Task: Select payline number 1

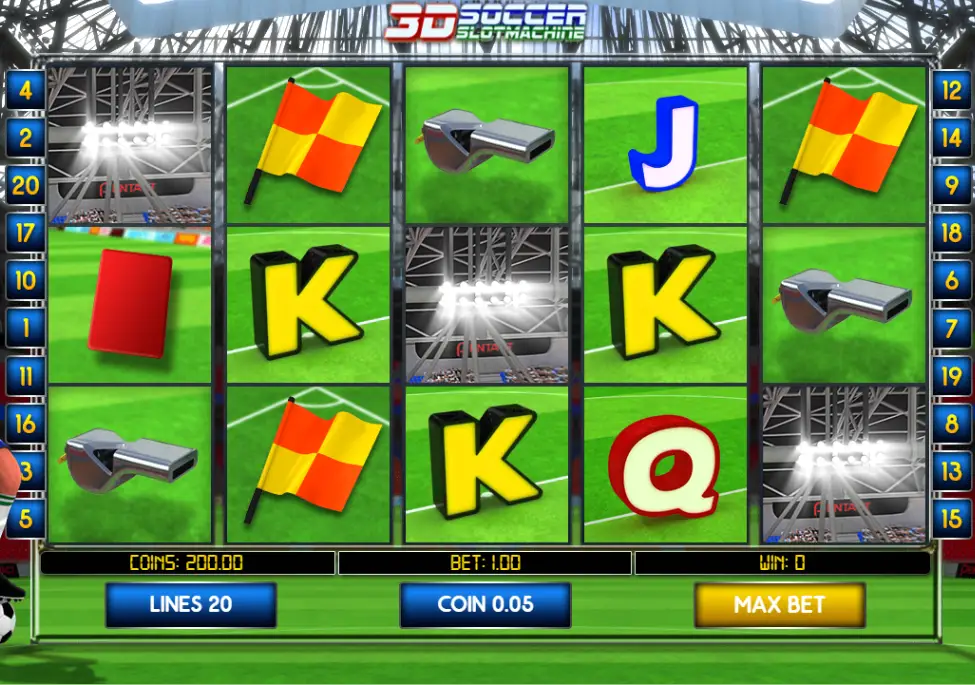Action: (x=25, y=328)
